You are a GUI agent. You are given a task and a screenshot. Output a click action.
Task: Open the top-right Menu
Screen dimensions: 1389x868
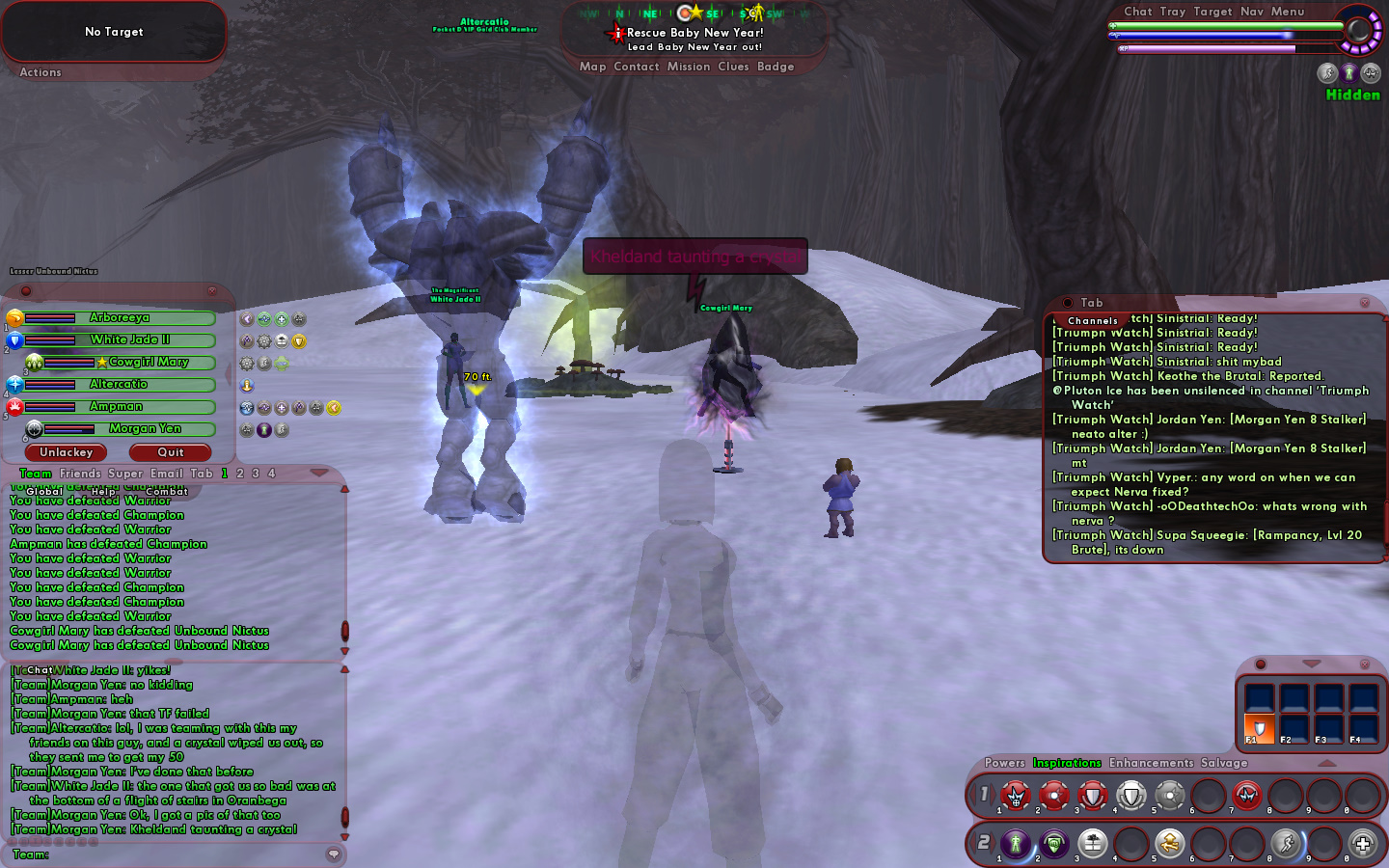pos(1287,12)
